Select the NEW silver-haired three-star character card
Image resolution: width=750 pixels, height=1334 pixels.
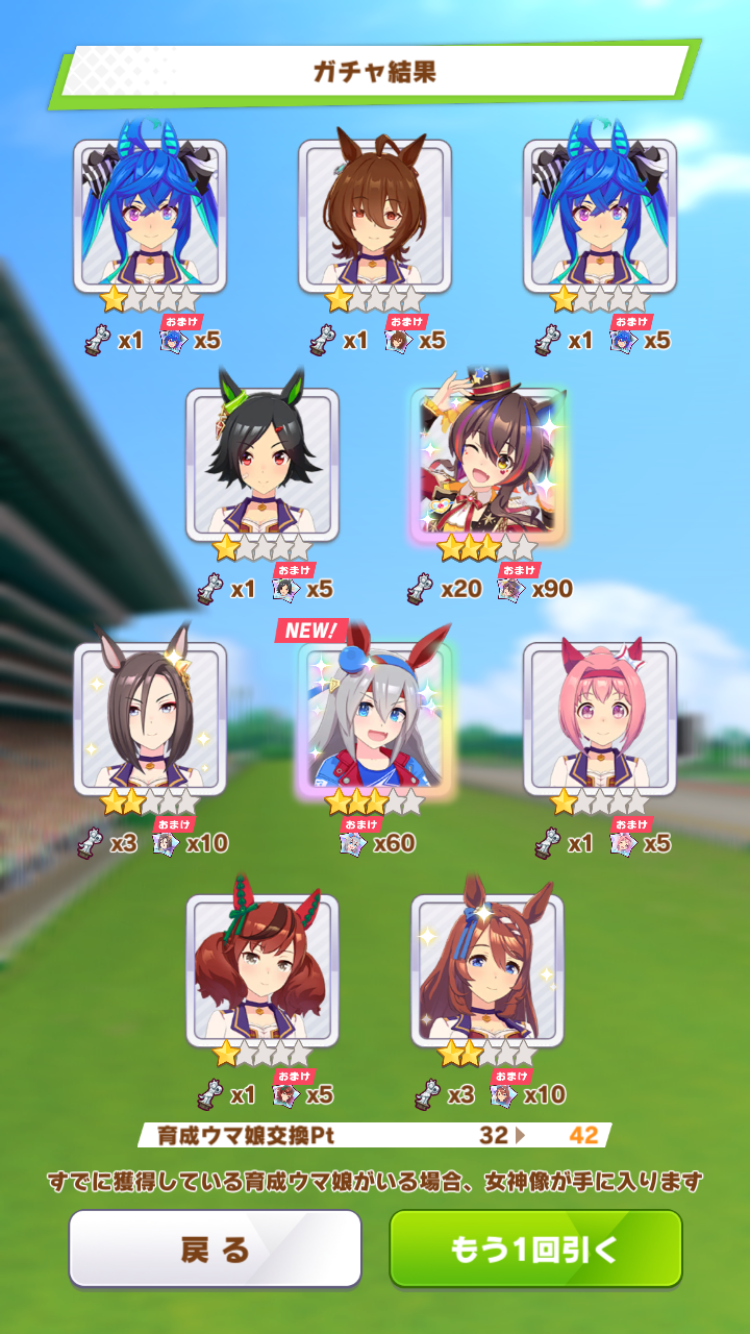pos(374,717)
